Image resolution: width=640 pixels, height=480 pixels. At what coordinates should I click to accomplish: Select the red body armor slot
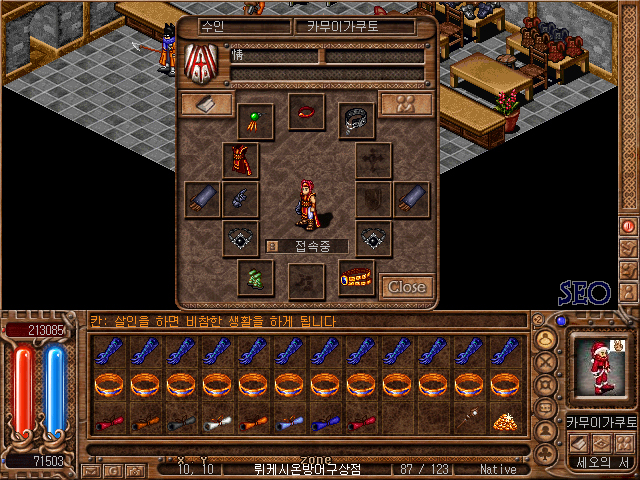pos(240,160)
